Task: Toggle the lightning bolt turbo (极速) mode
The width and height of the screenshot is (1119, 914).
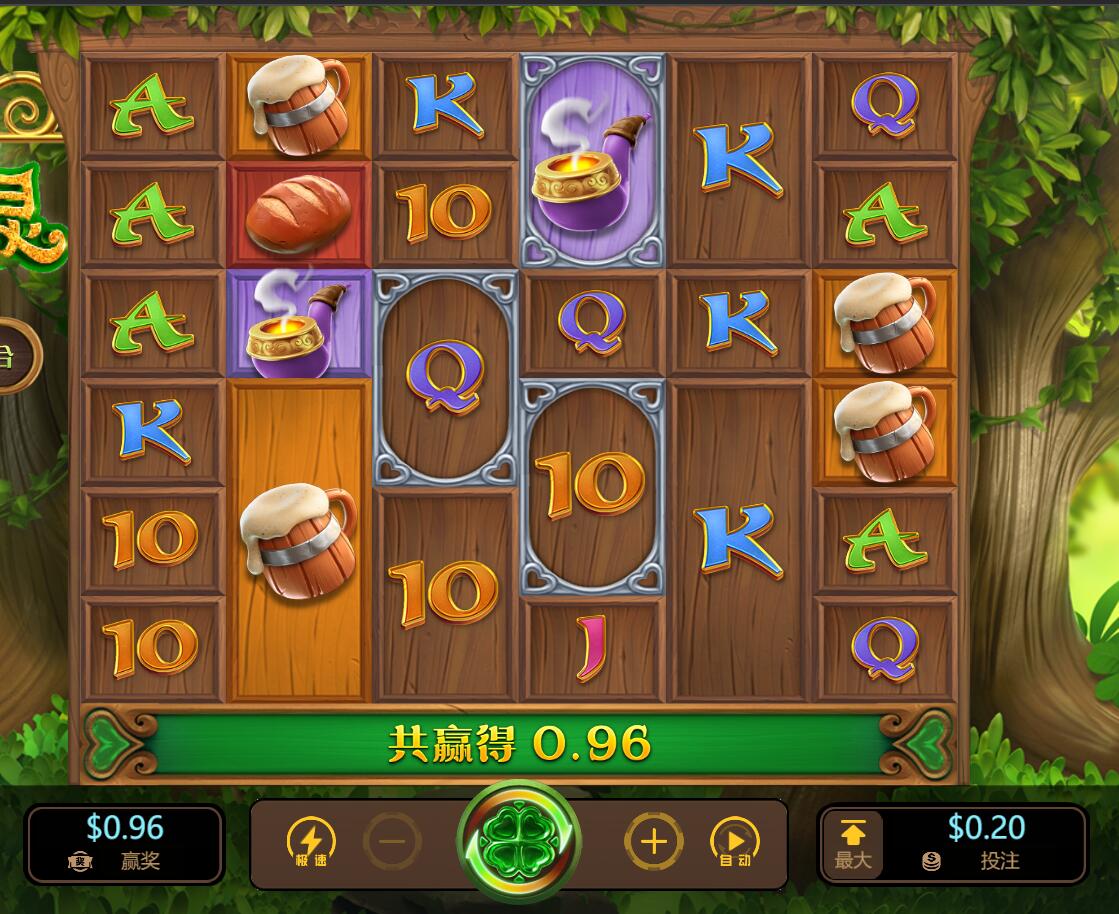Action: pos(311,842)
